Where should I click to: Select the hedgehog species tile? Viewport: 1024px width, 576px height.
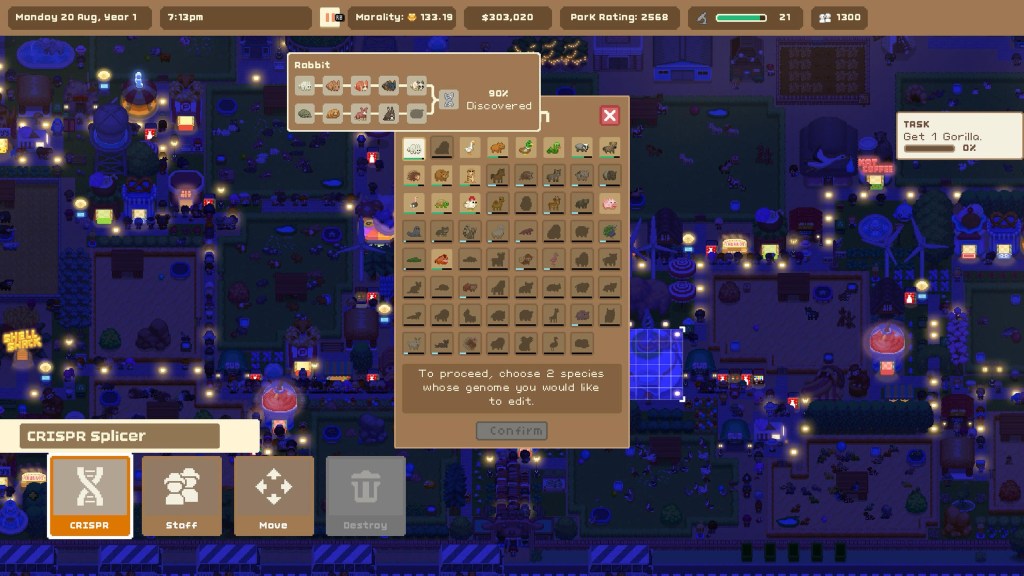click(x=414, y=176)
